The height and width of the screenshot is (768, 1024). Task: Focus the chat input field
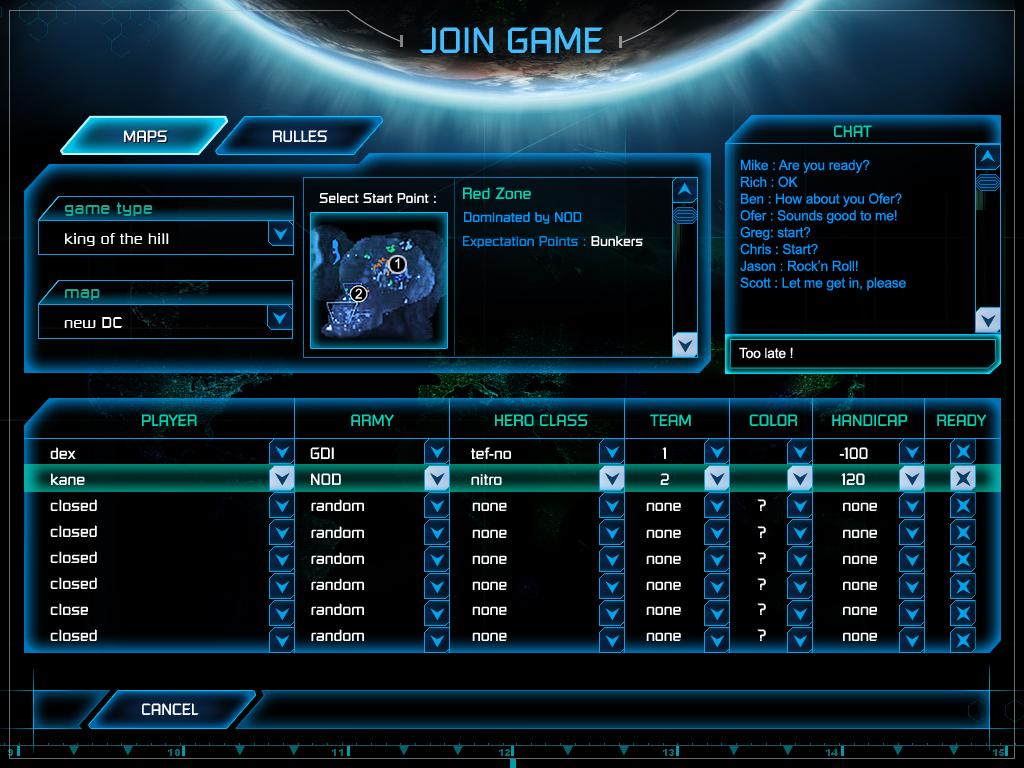pos(862,353)
